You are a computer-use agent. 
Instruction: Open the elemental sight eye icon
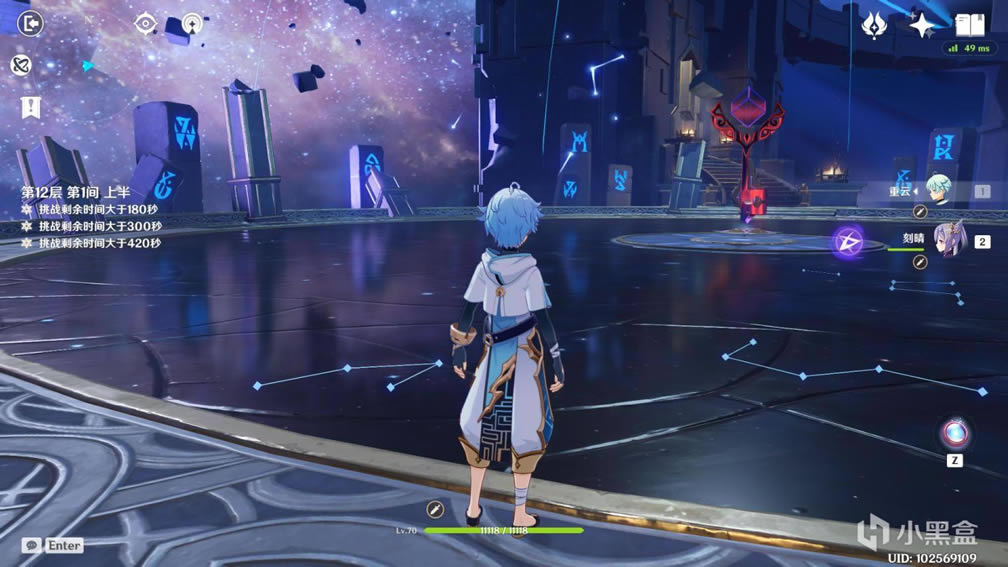point(146,22)
